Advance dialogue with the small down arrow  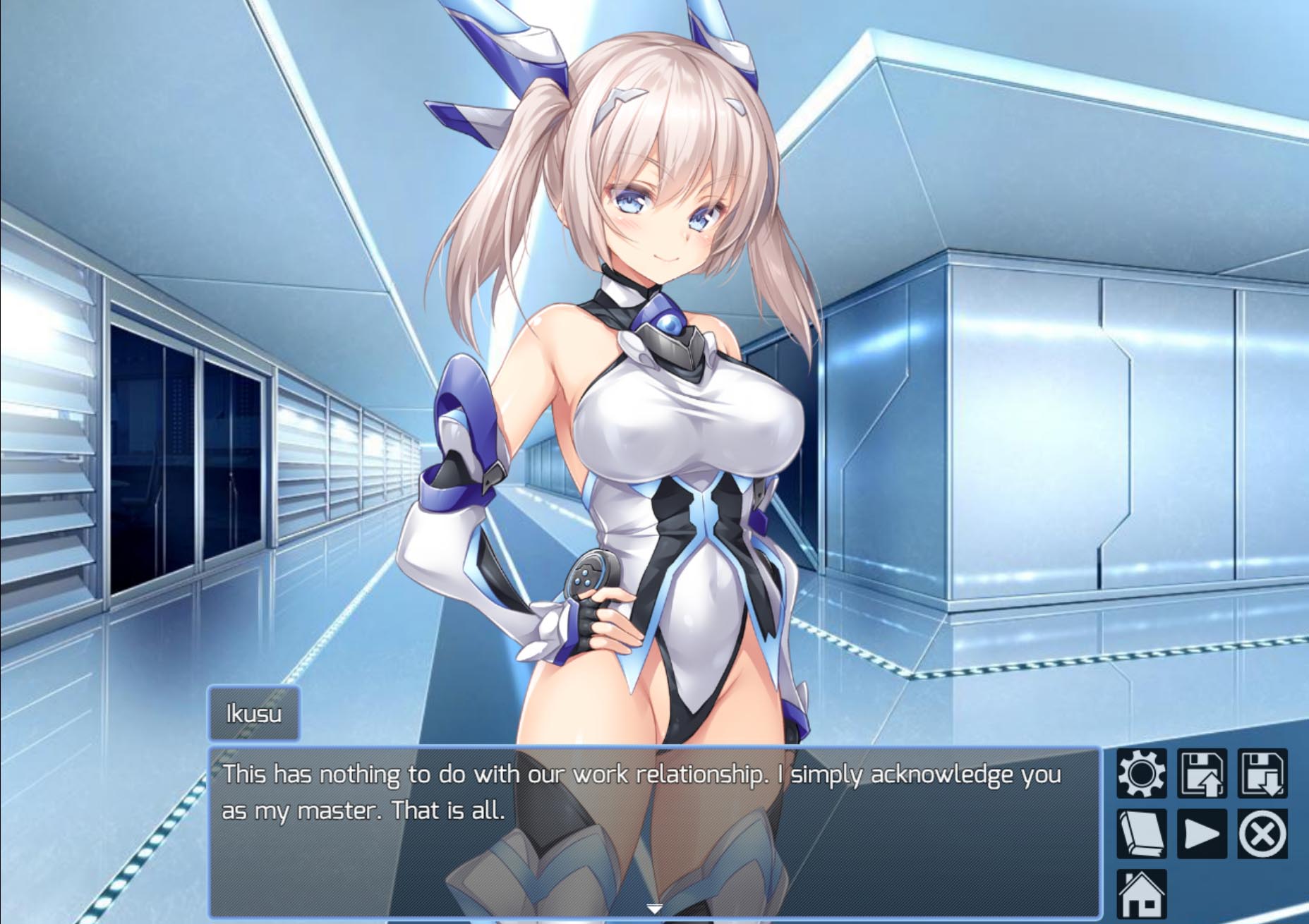coord(654,908)
